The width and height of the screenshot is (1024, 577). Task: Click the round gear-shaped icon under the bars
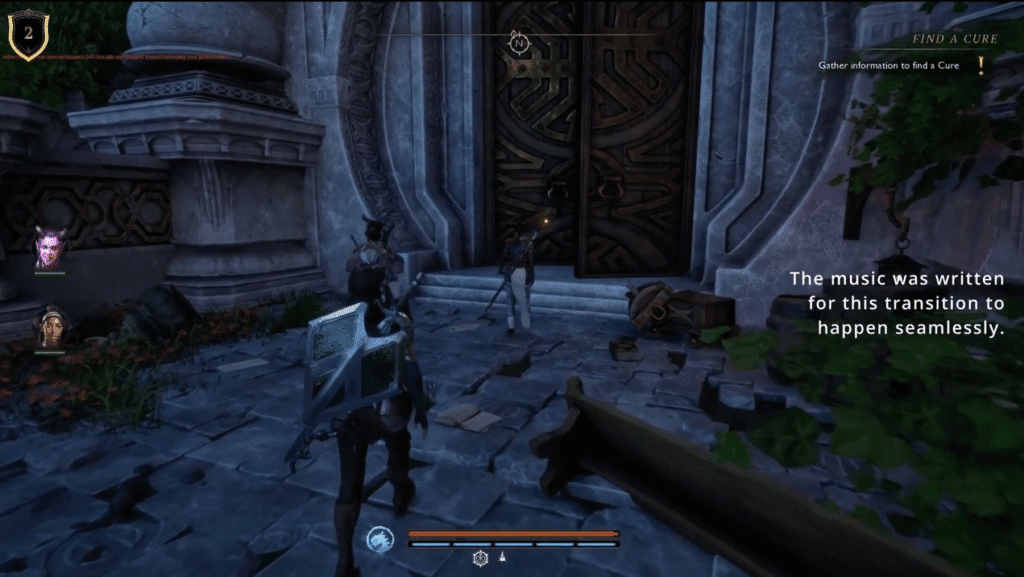[x=480, y=557]
